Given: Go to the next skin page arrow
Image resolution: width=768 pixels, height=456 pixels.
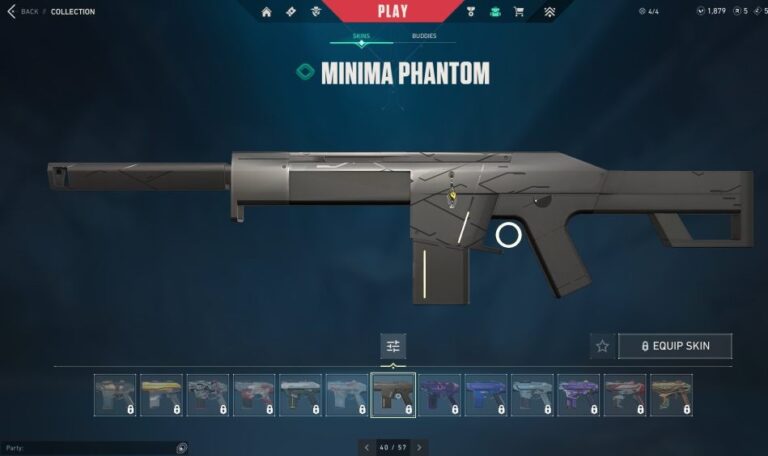Looking at the screenshot, I should click(x=419, y=447).
